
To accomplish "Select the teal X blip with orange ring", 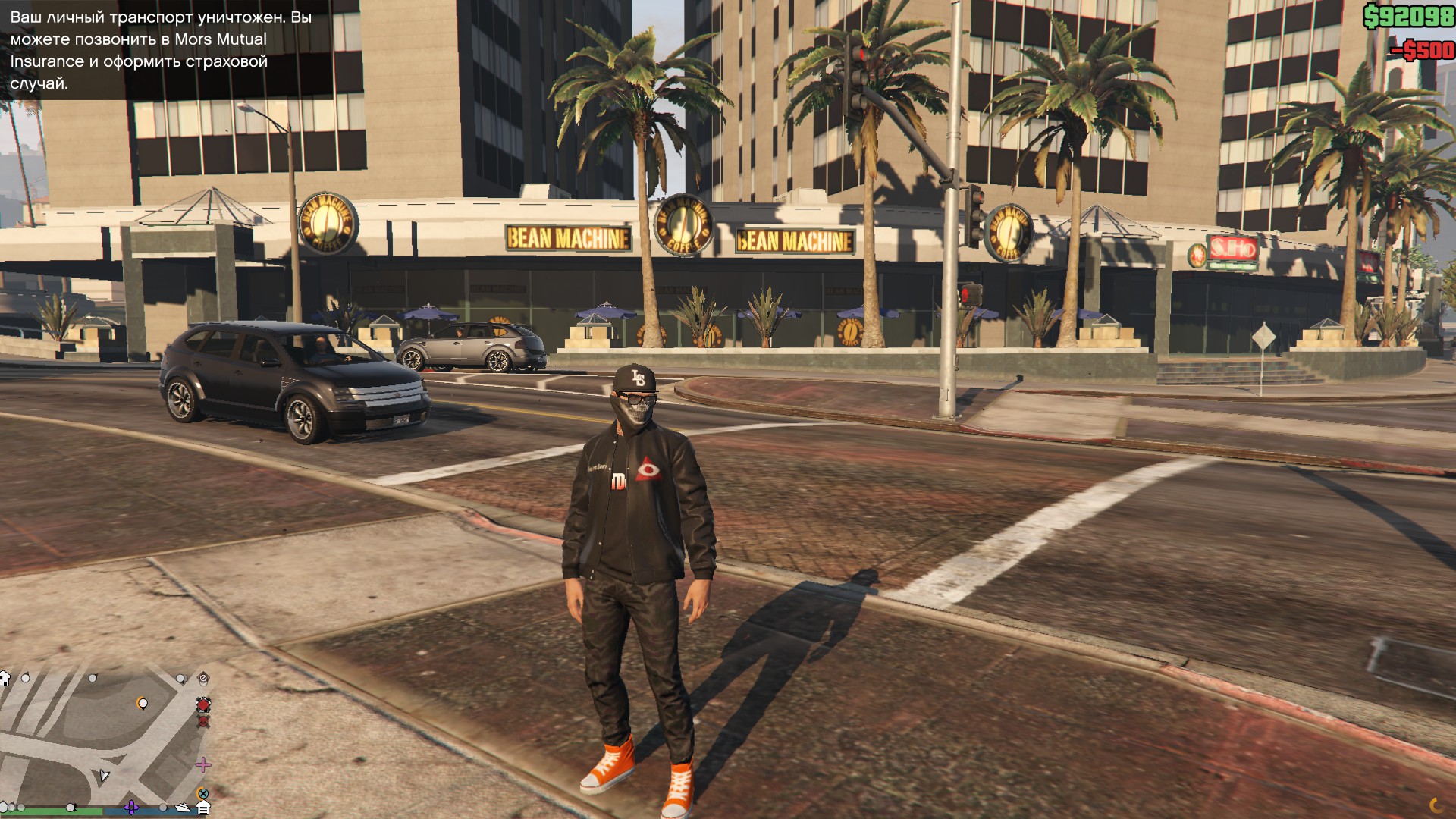I will click(203, 794).
